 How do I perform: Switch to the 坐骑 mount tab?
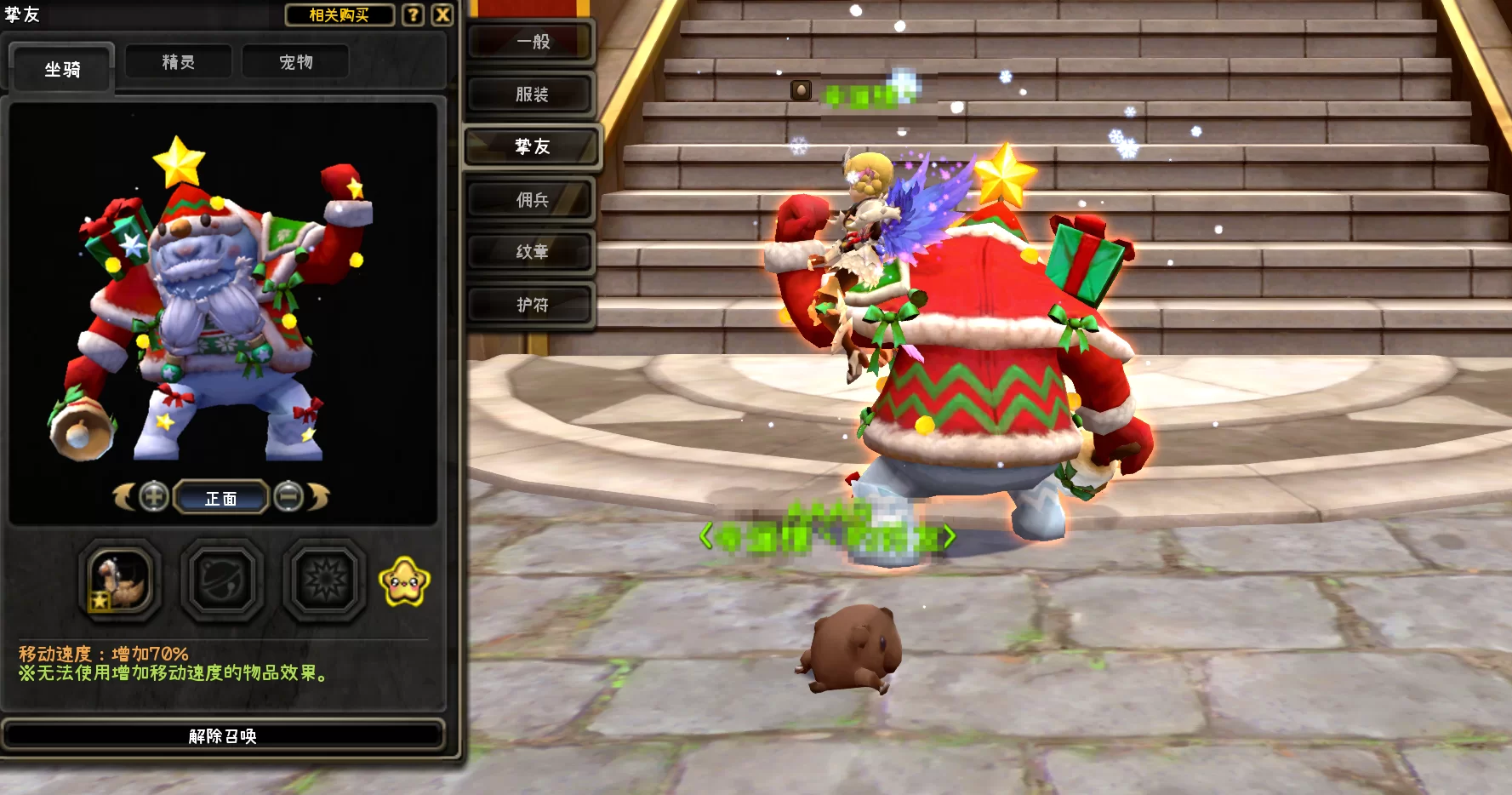coord(62,69)
